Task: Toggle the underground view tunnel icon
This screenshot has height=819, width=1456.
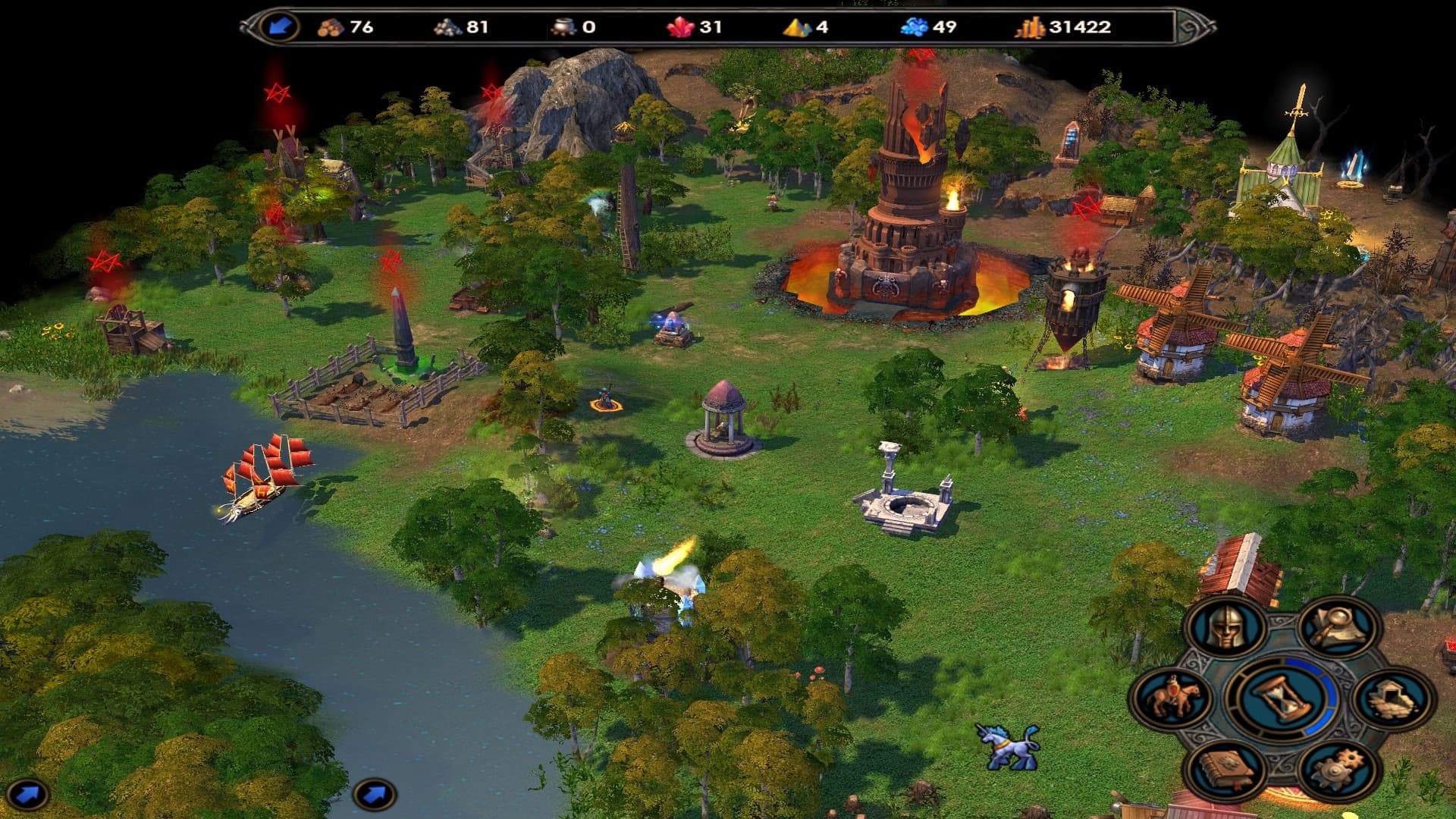Action: click(1393, 698)
